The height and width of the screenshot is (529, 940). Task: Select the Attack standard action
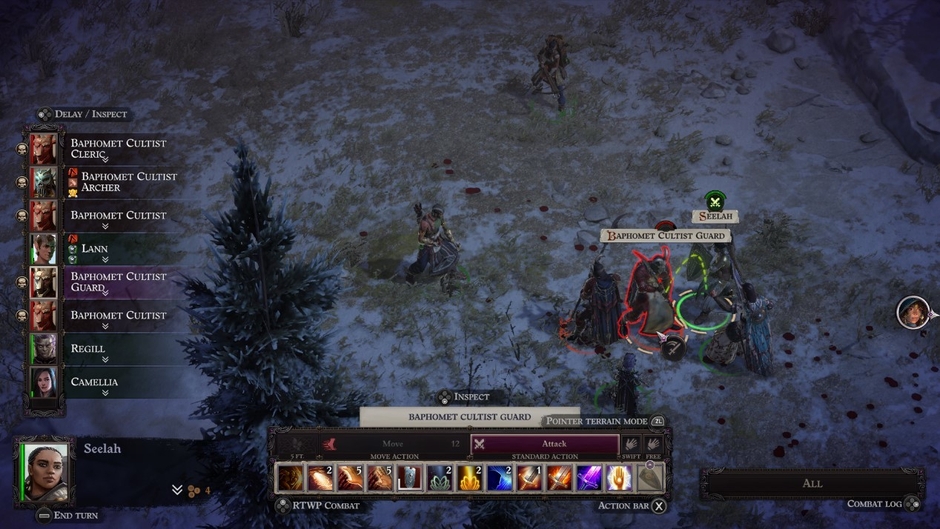click(545, 444)
